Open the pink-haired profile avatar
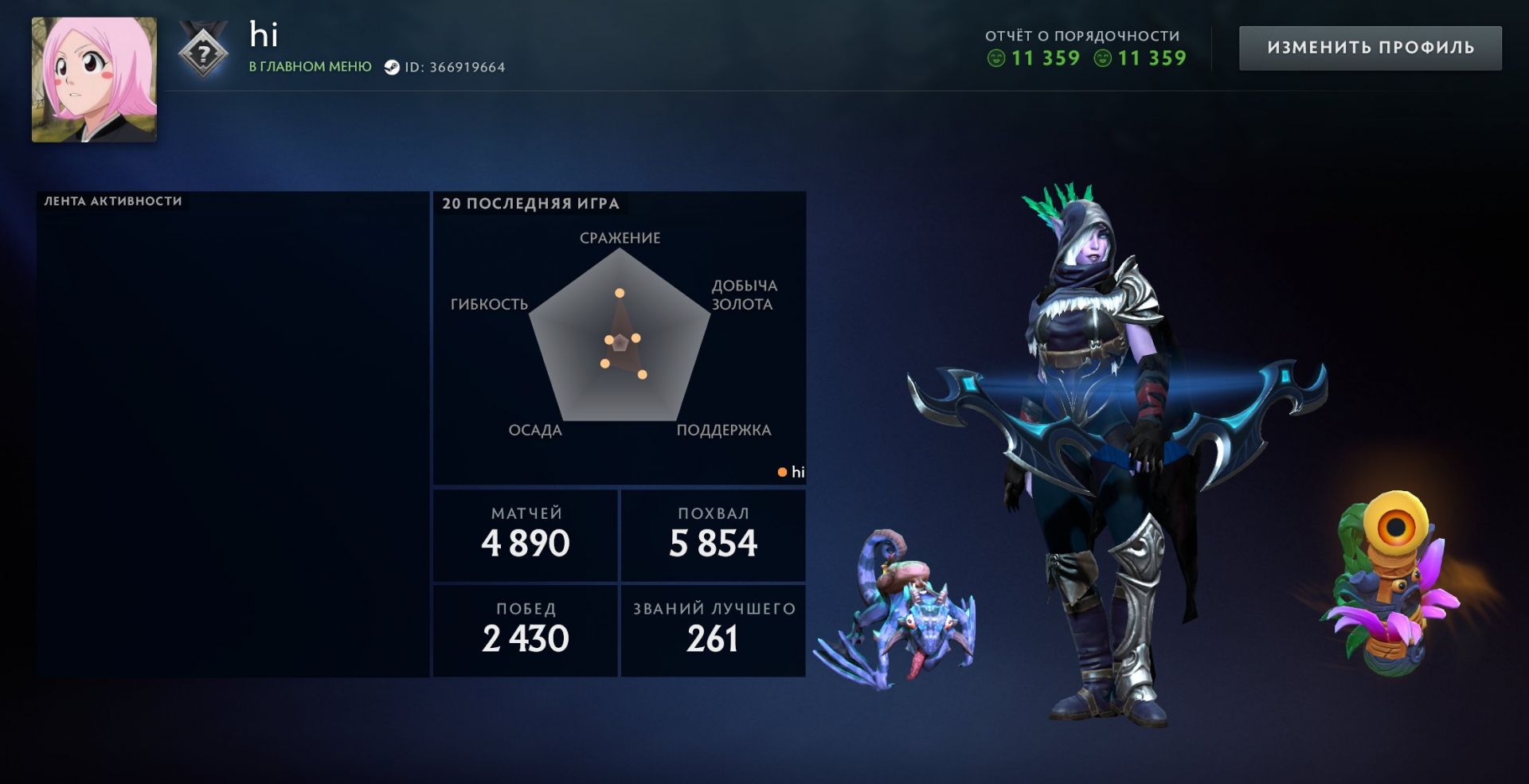This screenshot has width=1529, height=784. (94, 80)
